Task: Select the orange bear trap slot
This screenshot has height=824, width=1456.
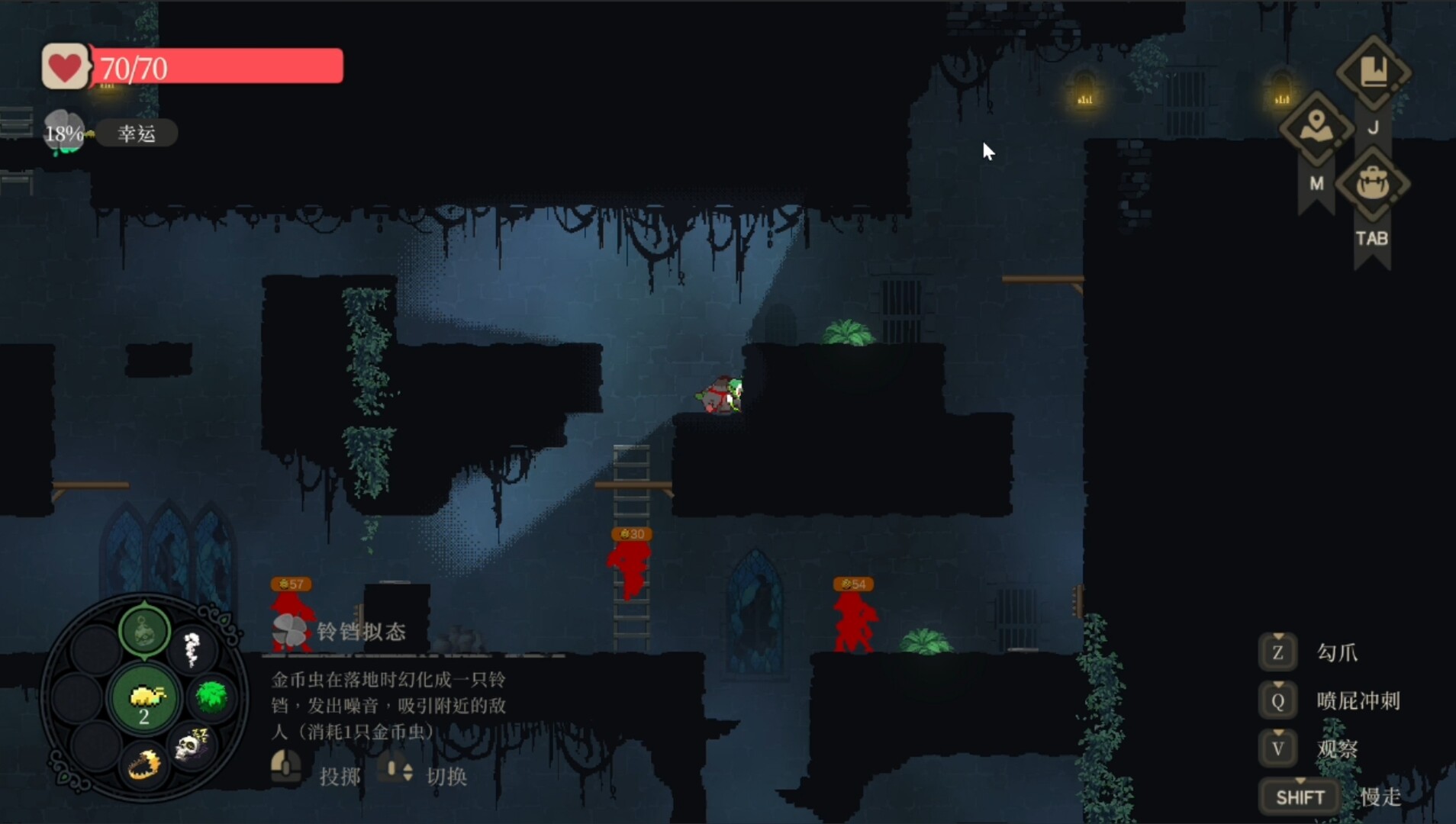Action: click(x=144, y=765)
